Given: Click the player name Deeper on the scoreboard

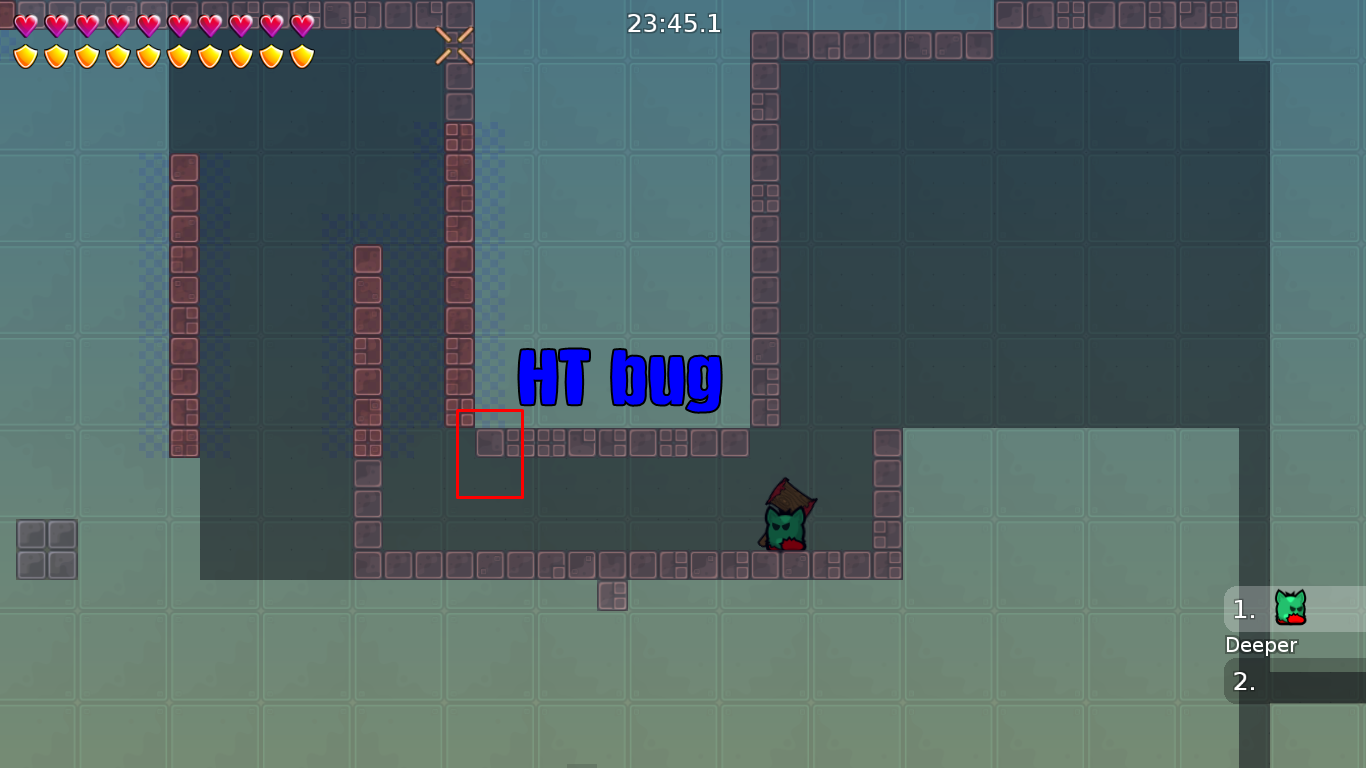Looking at the screenshot, I should 1261,645.
